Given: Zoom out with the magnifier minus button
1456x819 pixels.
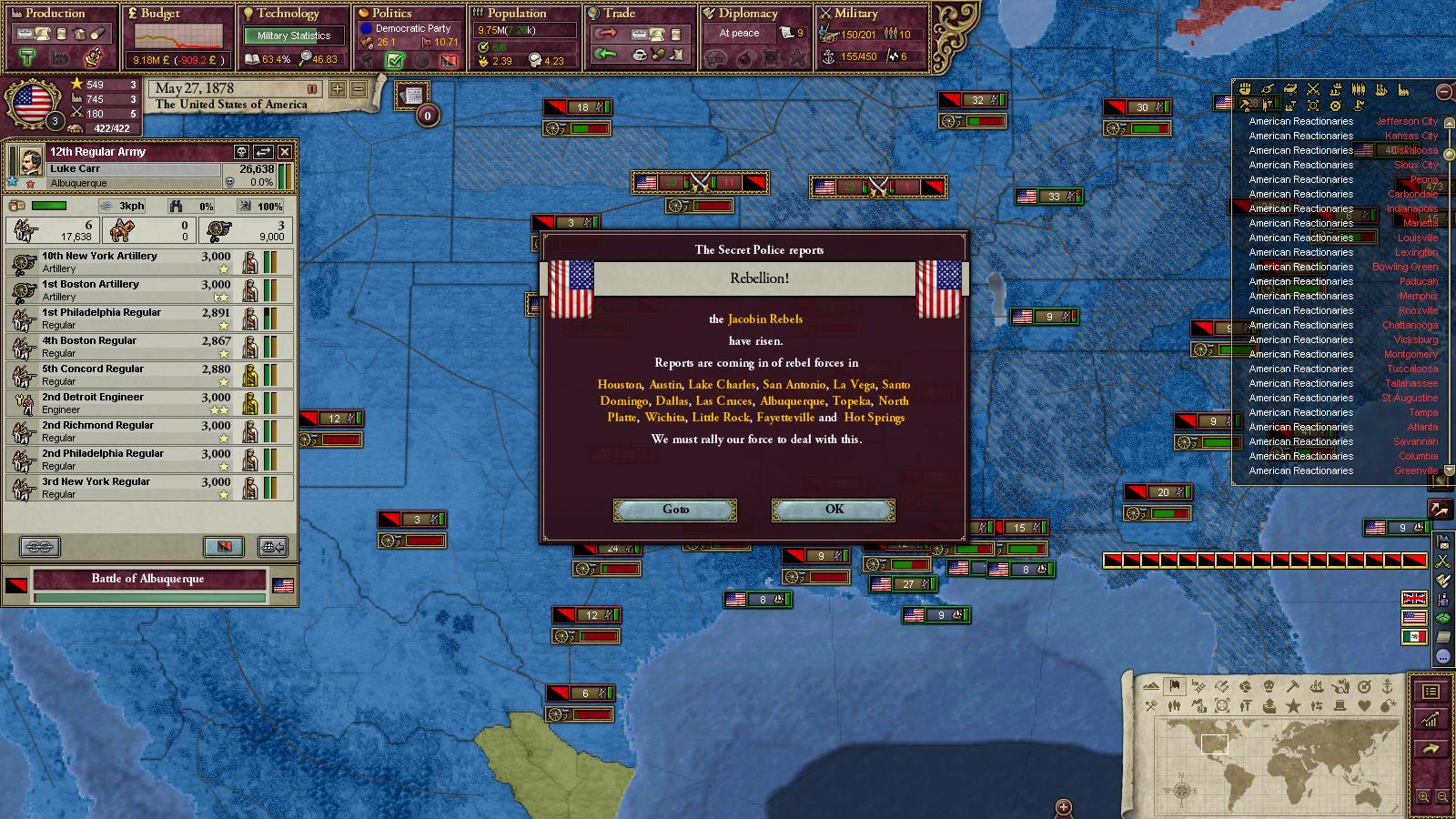Looking at the screenshot, I should (1442, 797).
